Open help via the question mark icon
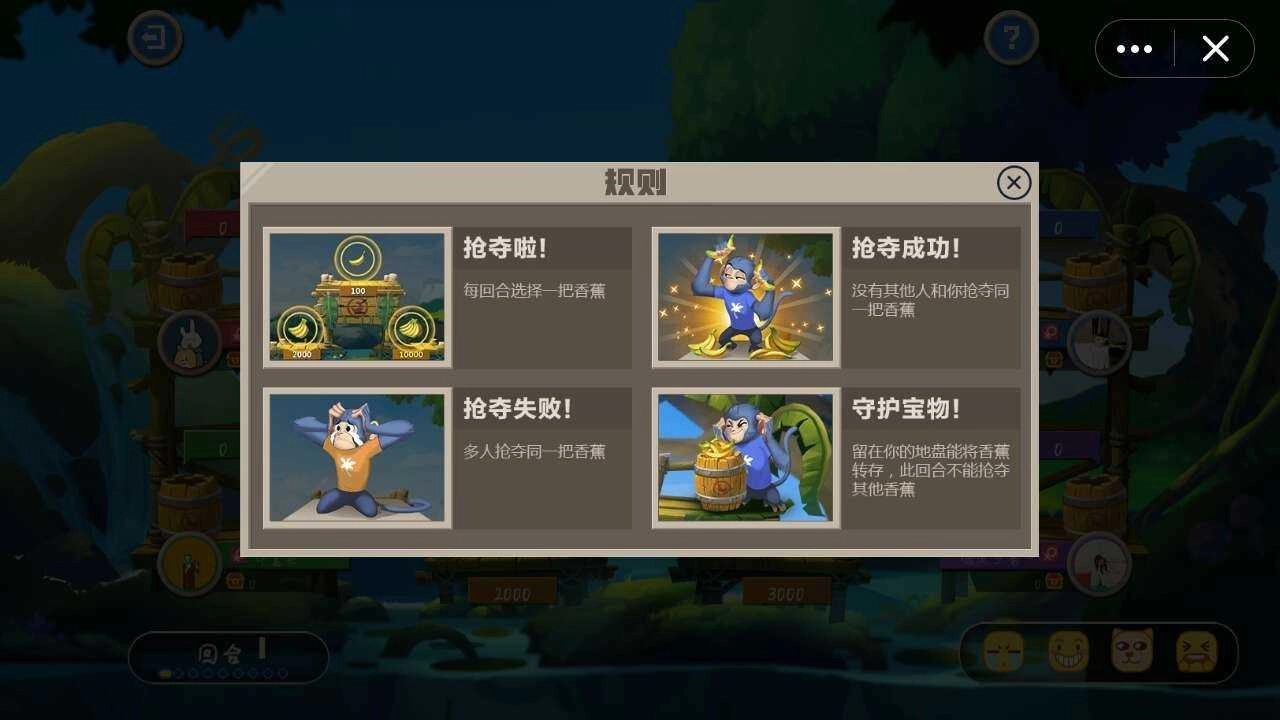 [x=1012, y=36]
